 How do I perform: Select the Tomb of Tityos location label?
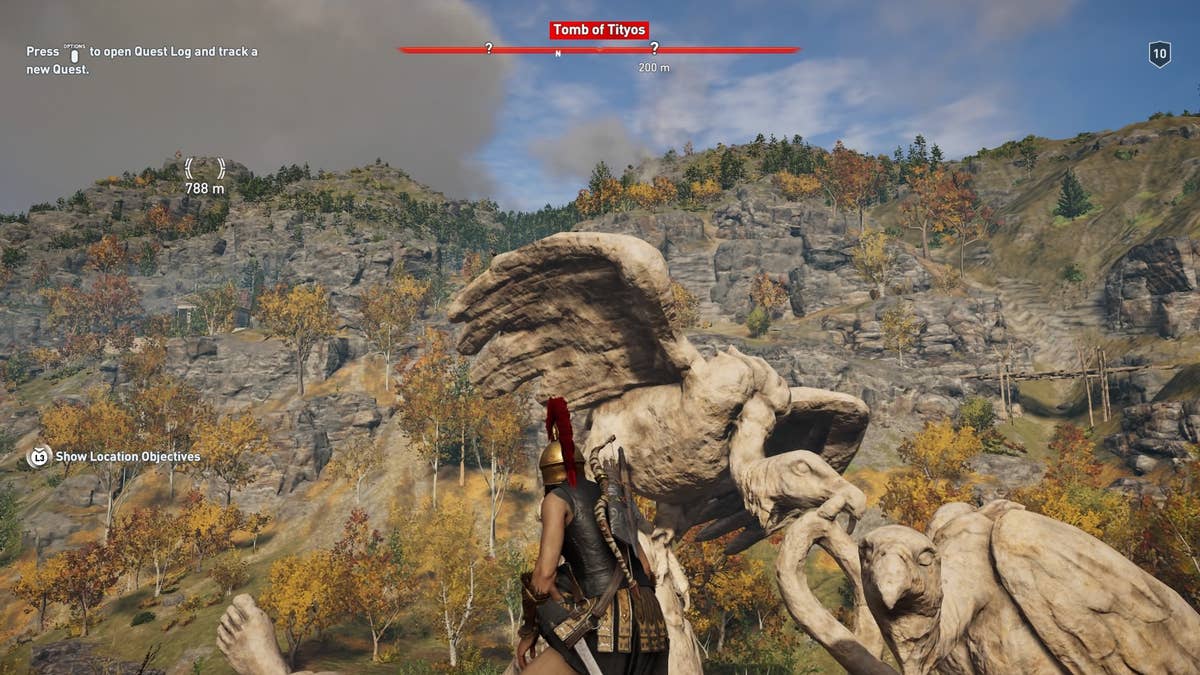click(x=598, y=30)
